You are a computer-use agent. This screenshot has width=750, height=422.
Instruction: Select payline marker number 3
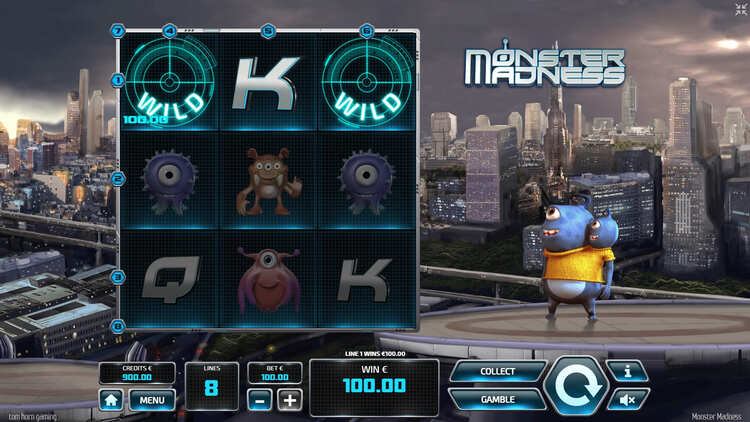(x=118, y=277)
